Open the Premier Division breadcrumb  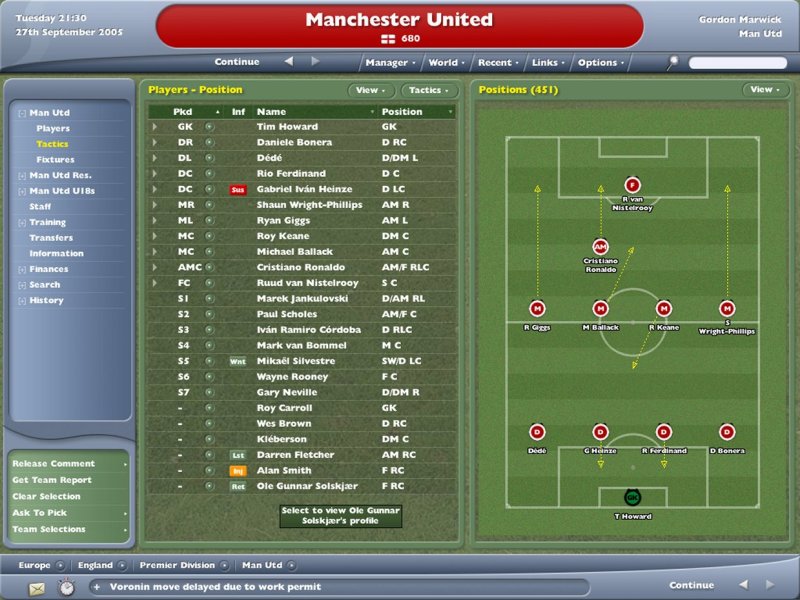click(178, 565)
